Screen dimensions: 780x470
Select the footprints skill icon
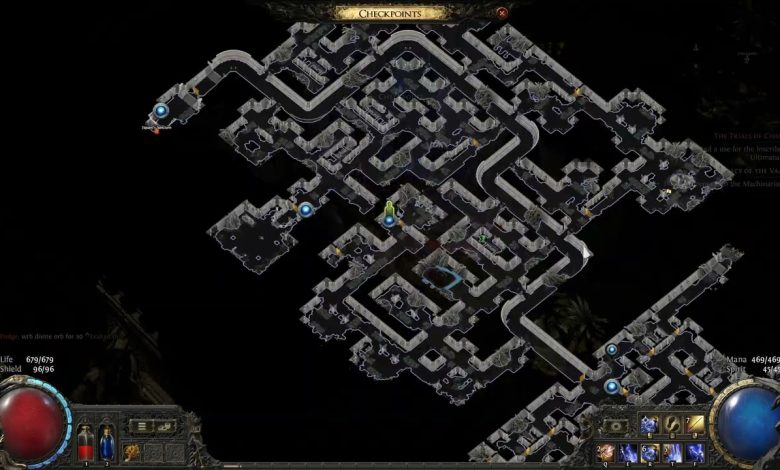tap(672, 426)
